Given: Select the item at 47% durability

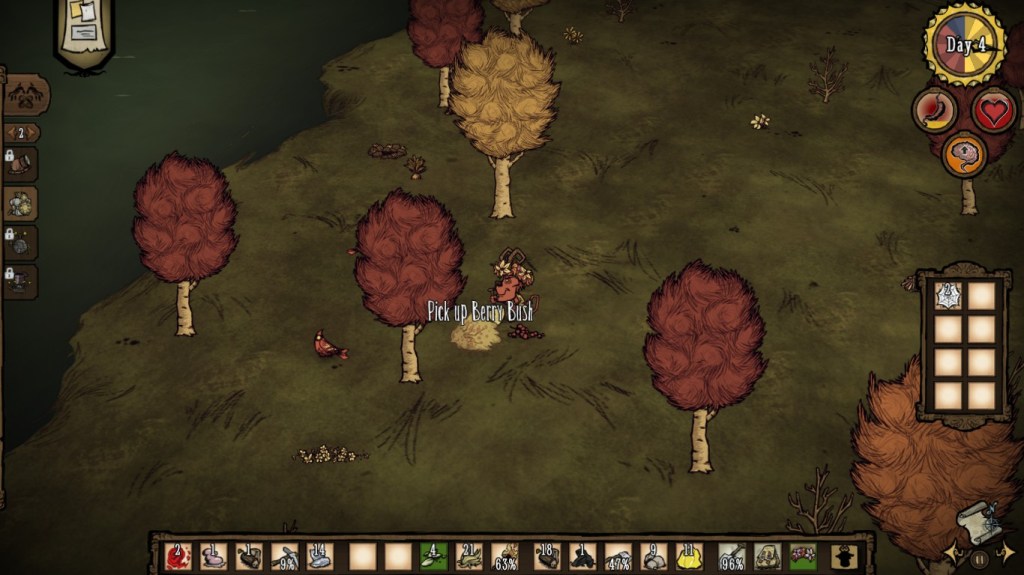Looking at the screenshot, I should point(618,556).
